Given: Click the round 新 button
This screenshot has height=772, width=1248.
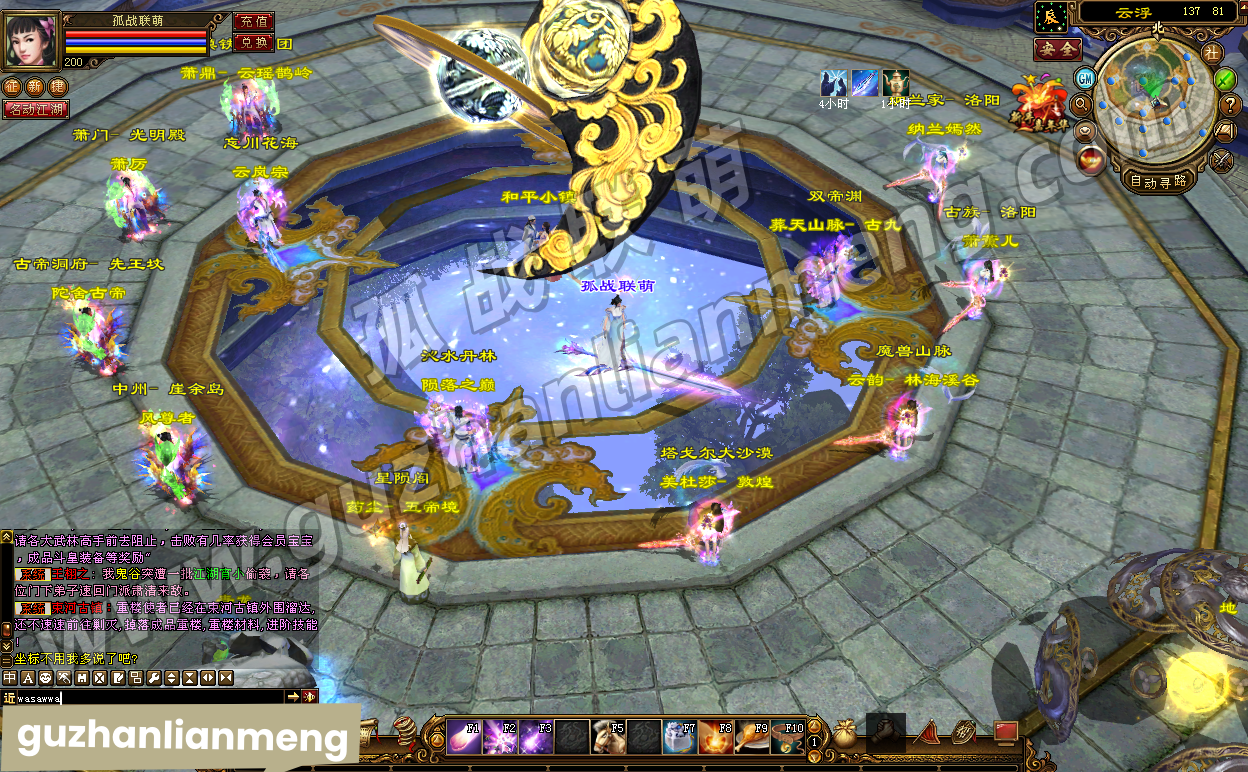Looking at the screenshot, I should [34, 87].
